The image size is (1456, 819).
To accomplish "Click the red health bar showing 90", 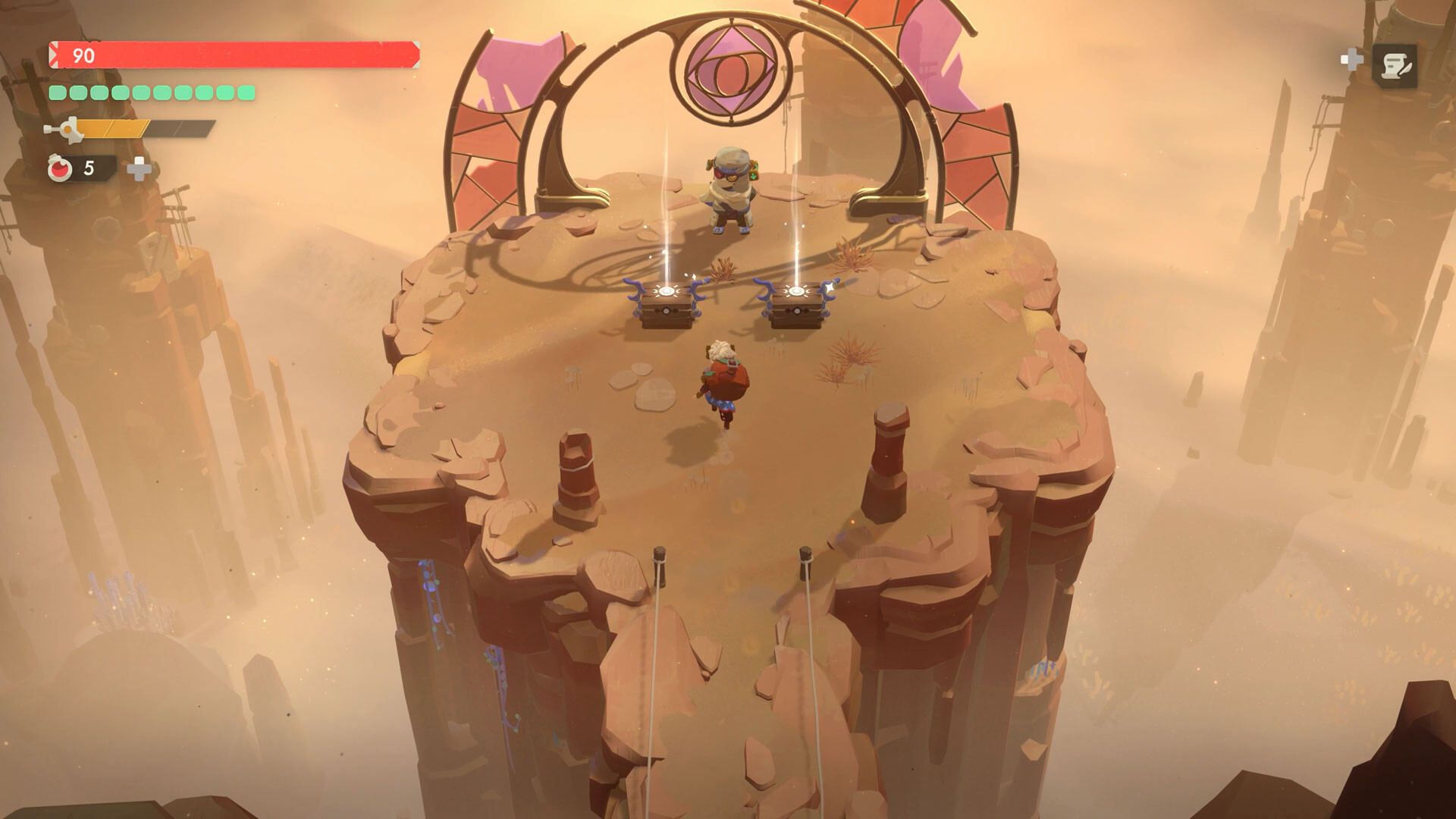I will (x=227, y=54).
